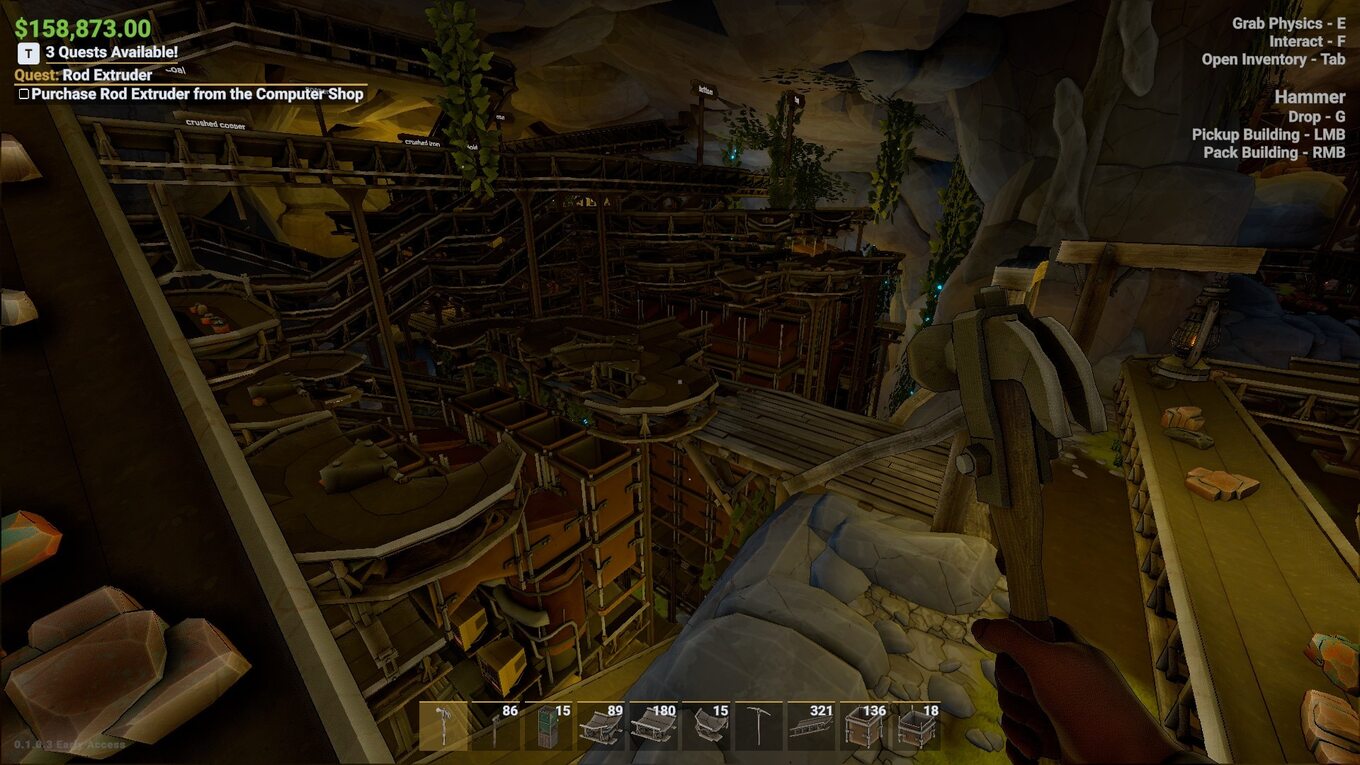This screenshot has width=1360, height=765.
Task: Click the Rod Extruder quest title
Action: [107, 75]
